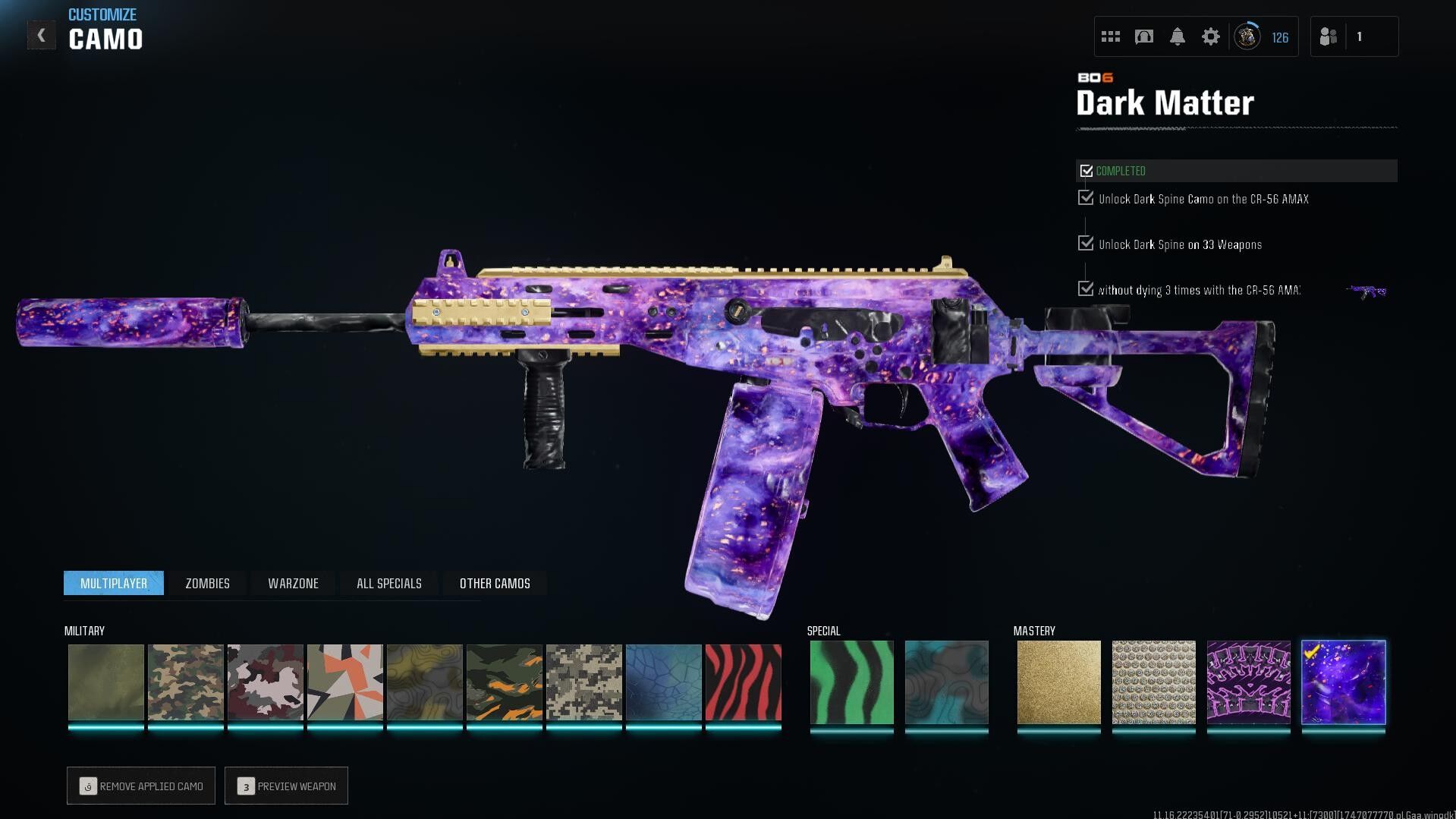The height and width of the screenshot is (819, 1456).
Task: Select the Multiplayer camo tab
Action: [114, 583]
